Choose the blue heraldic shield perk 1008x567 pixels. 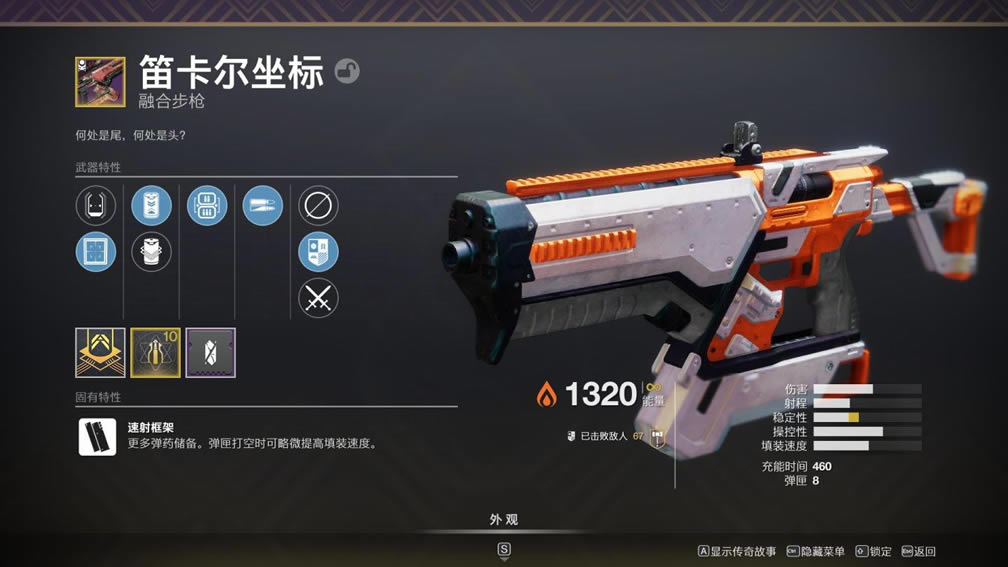click(318, 252)
